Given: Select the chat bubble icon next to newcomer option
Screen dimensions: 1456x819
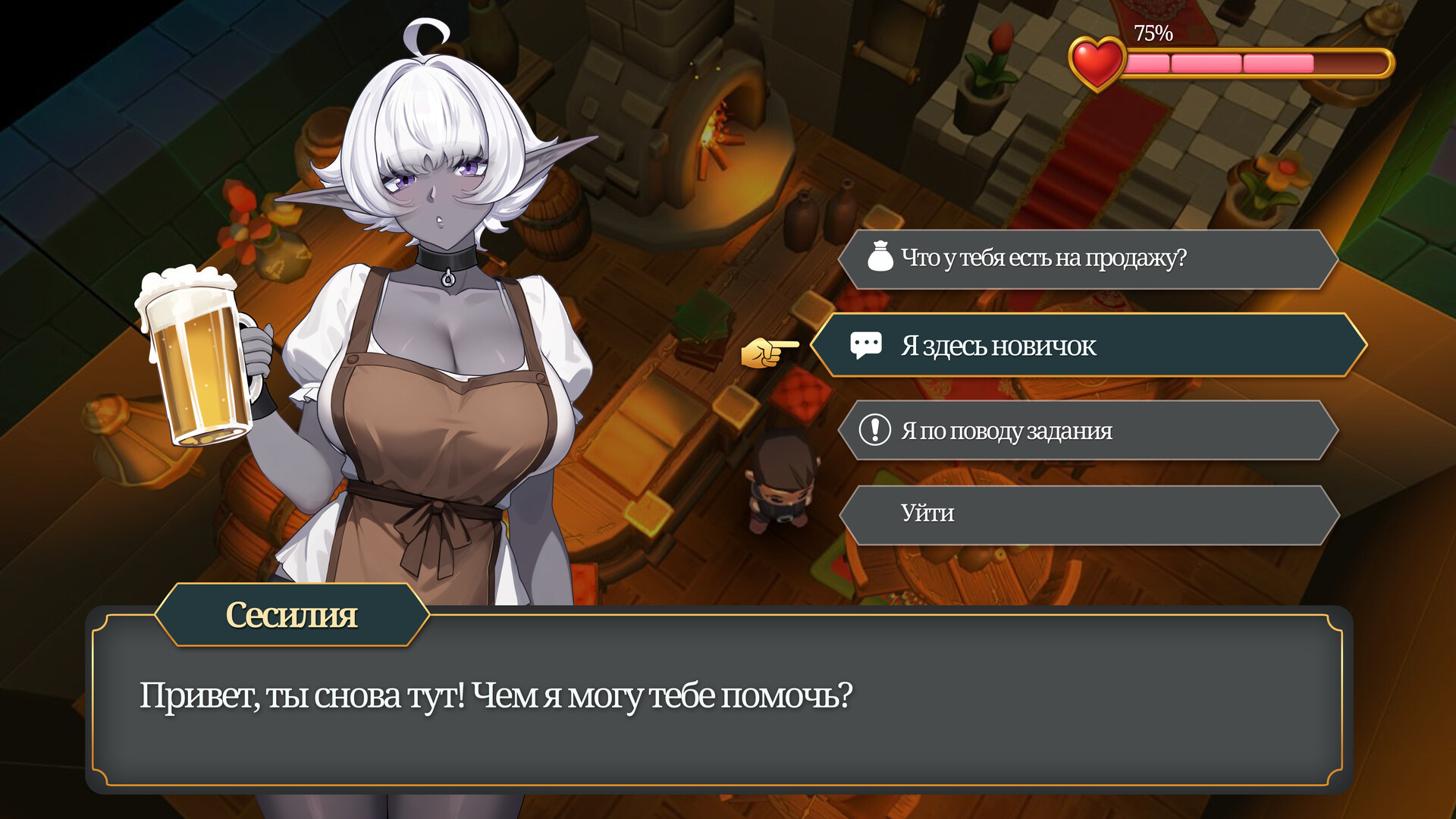Looking at the screenshot, I should (868, 344).
